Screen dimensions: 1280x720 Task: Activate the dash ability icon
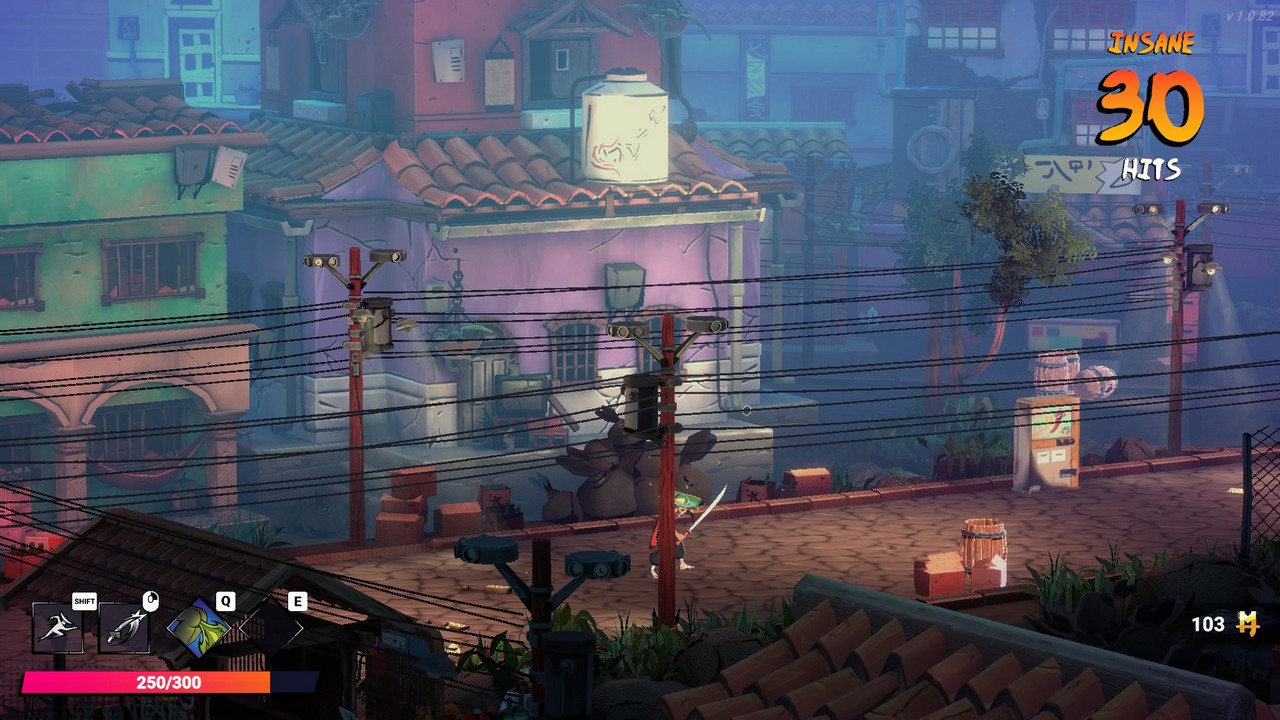tap(56, 627)
